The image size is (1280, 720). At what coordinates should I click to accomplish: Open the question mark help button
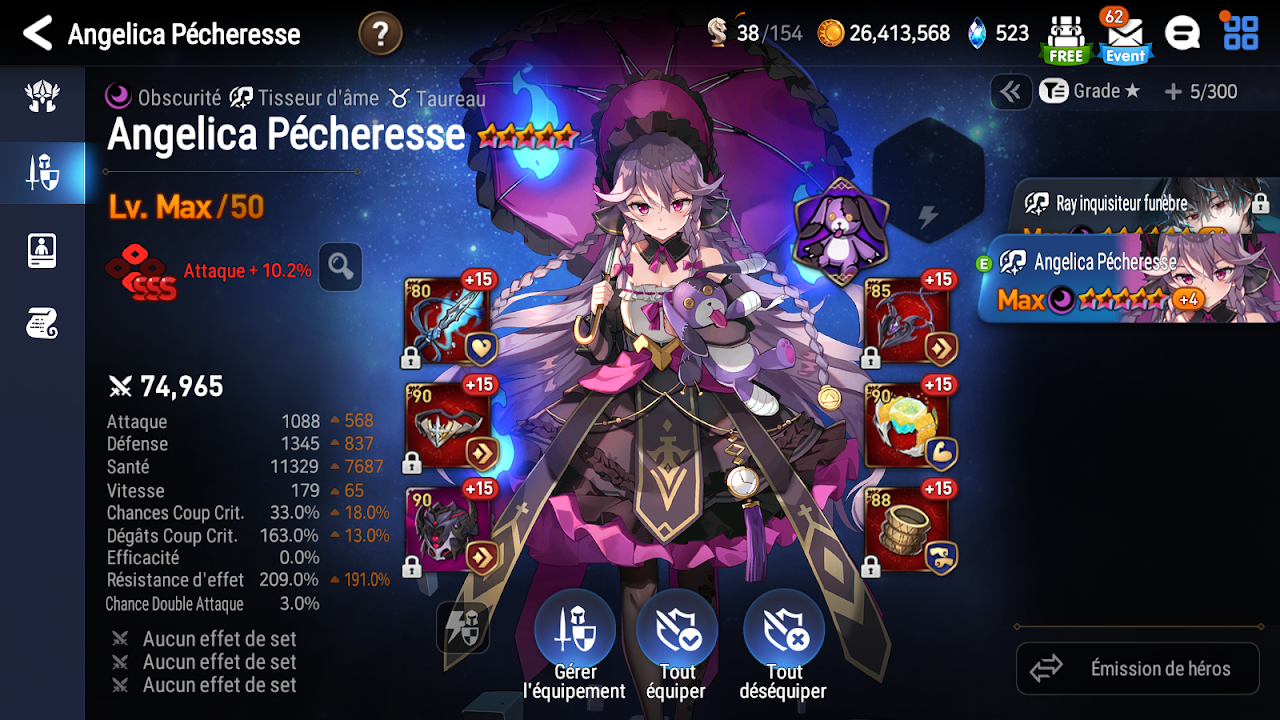click(x=380, y=34)
